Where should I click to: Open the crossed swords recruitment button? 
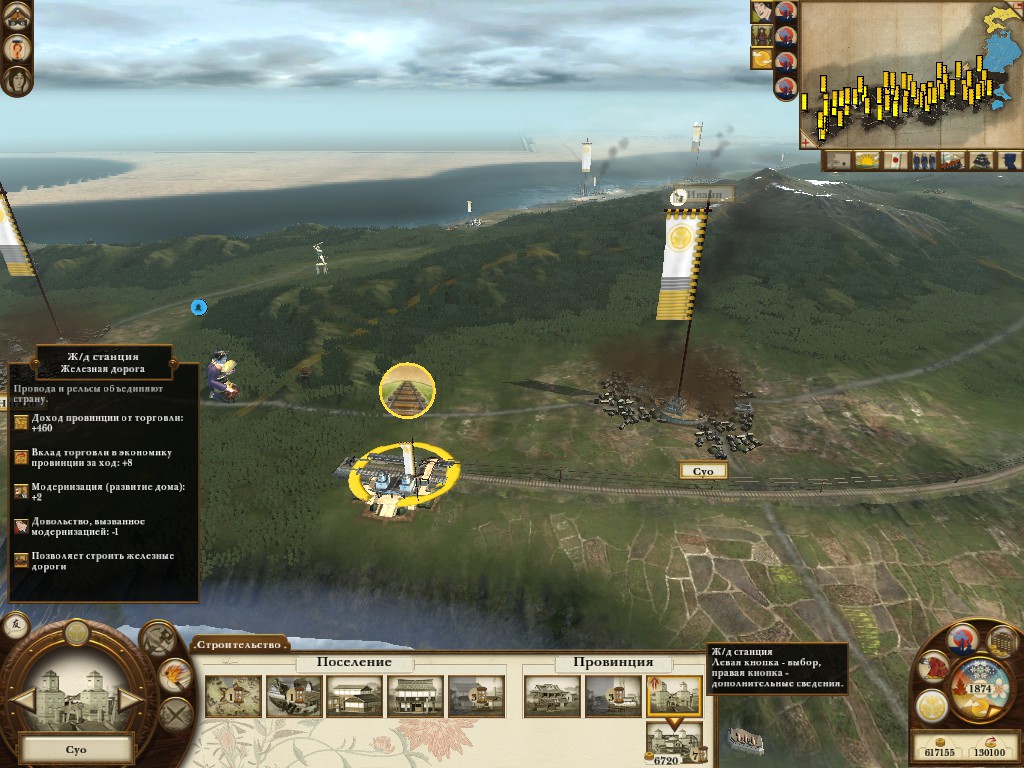(175, 714)
